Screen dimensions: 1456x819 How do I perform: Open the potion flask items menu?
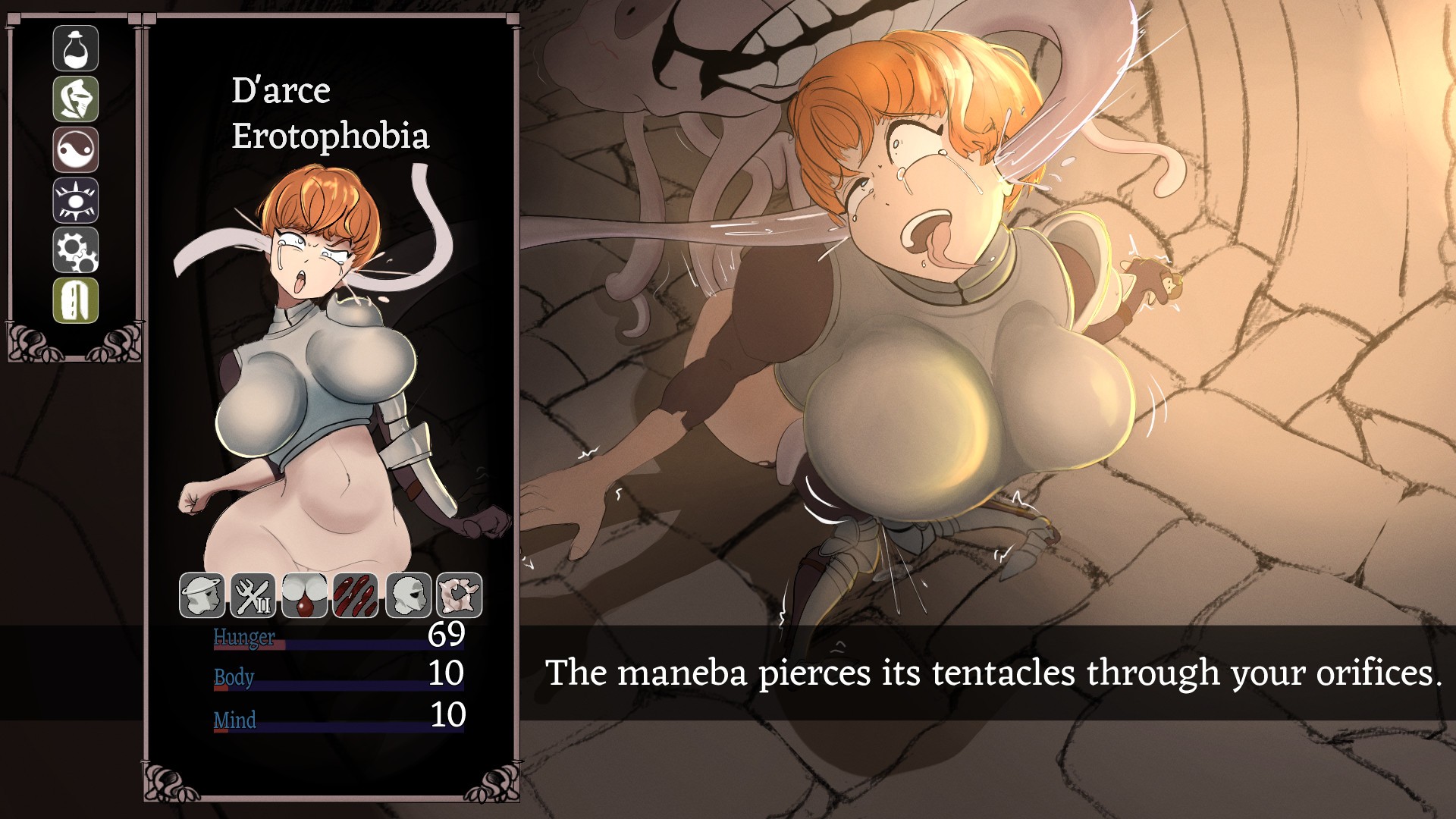click(x=76, y=49)
